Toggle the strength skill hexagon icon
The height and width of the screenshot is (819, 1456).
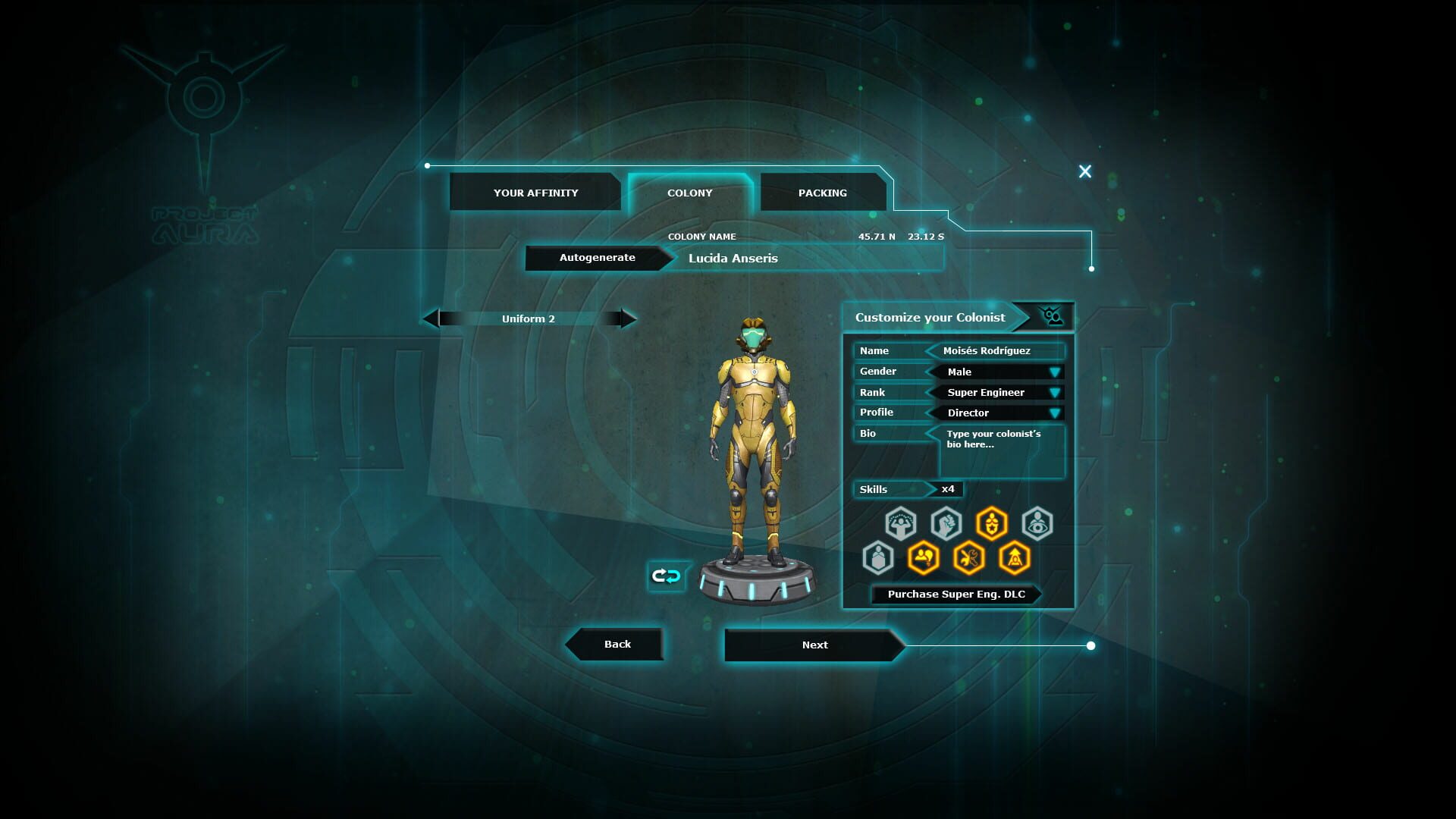tap(901, 523)
